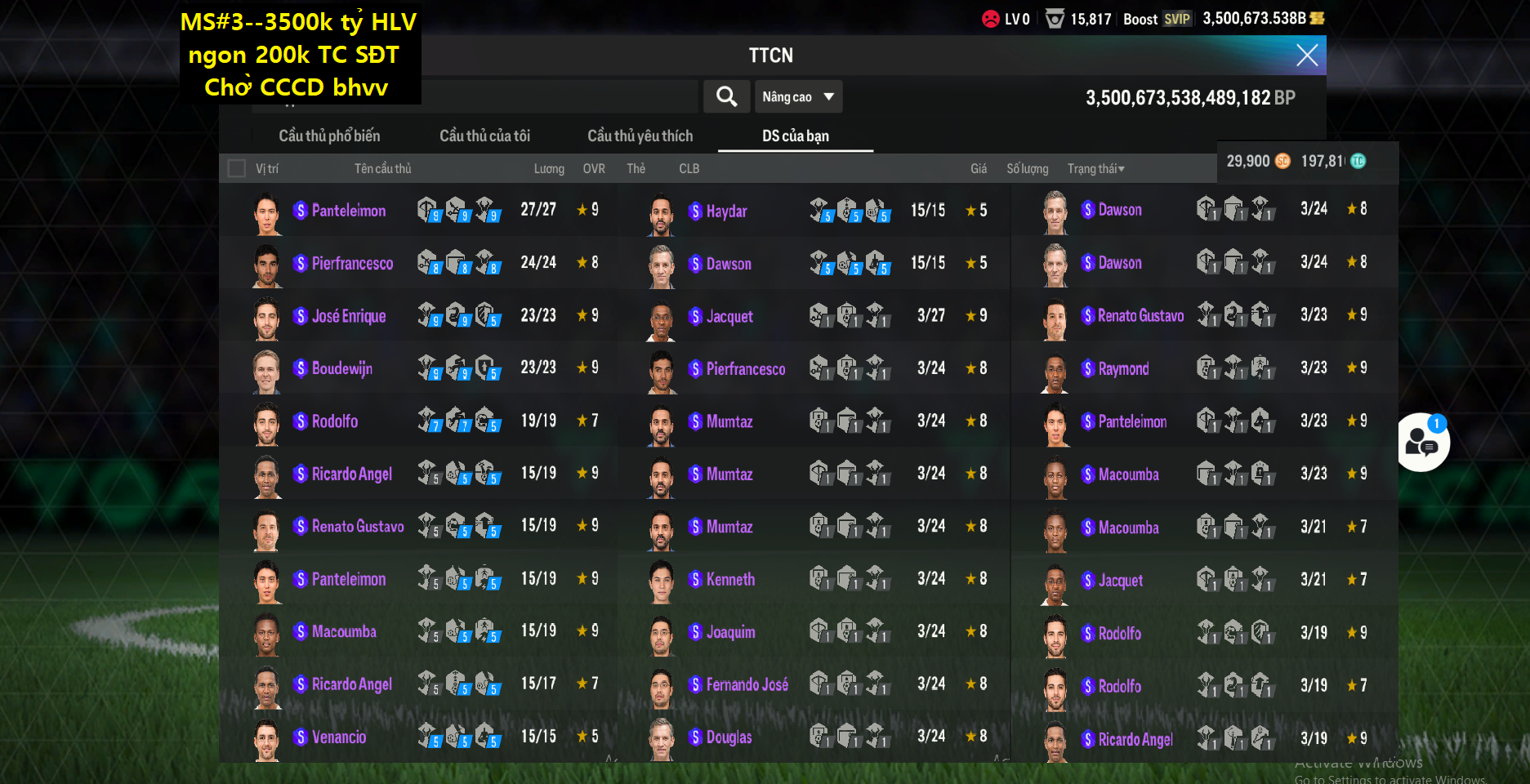1530x784 pixels.
Task: Open the Trạng thái sort dropdown
Action: pyautogui.click(x=1095, y=168)
